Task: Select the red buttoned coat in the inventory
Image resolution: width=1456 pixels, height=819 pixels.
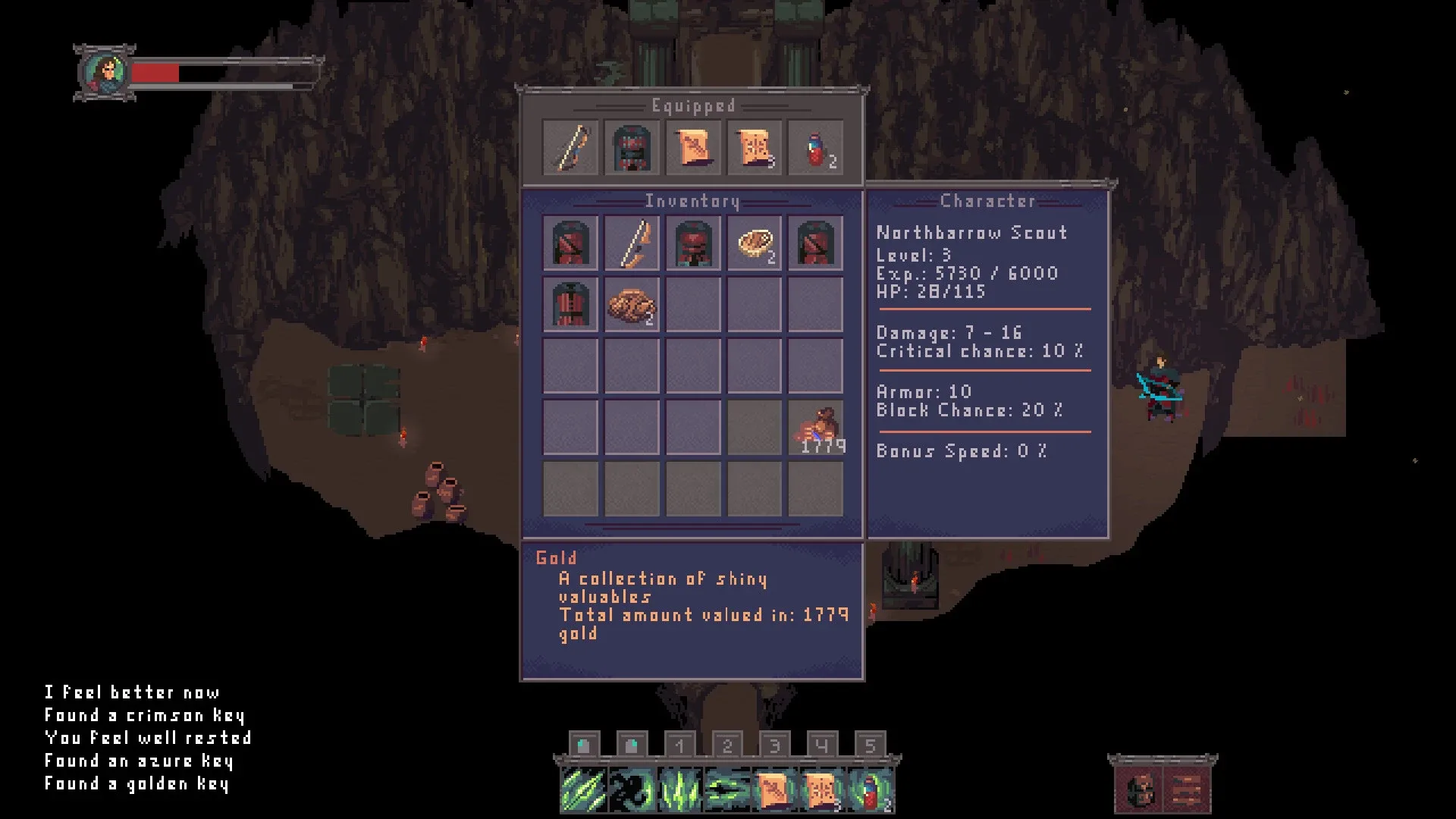Action: [x=570, y=305]
